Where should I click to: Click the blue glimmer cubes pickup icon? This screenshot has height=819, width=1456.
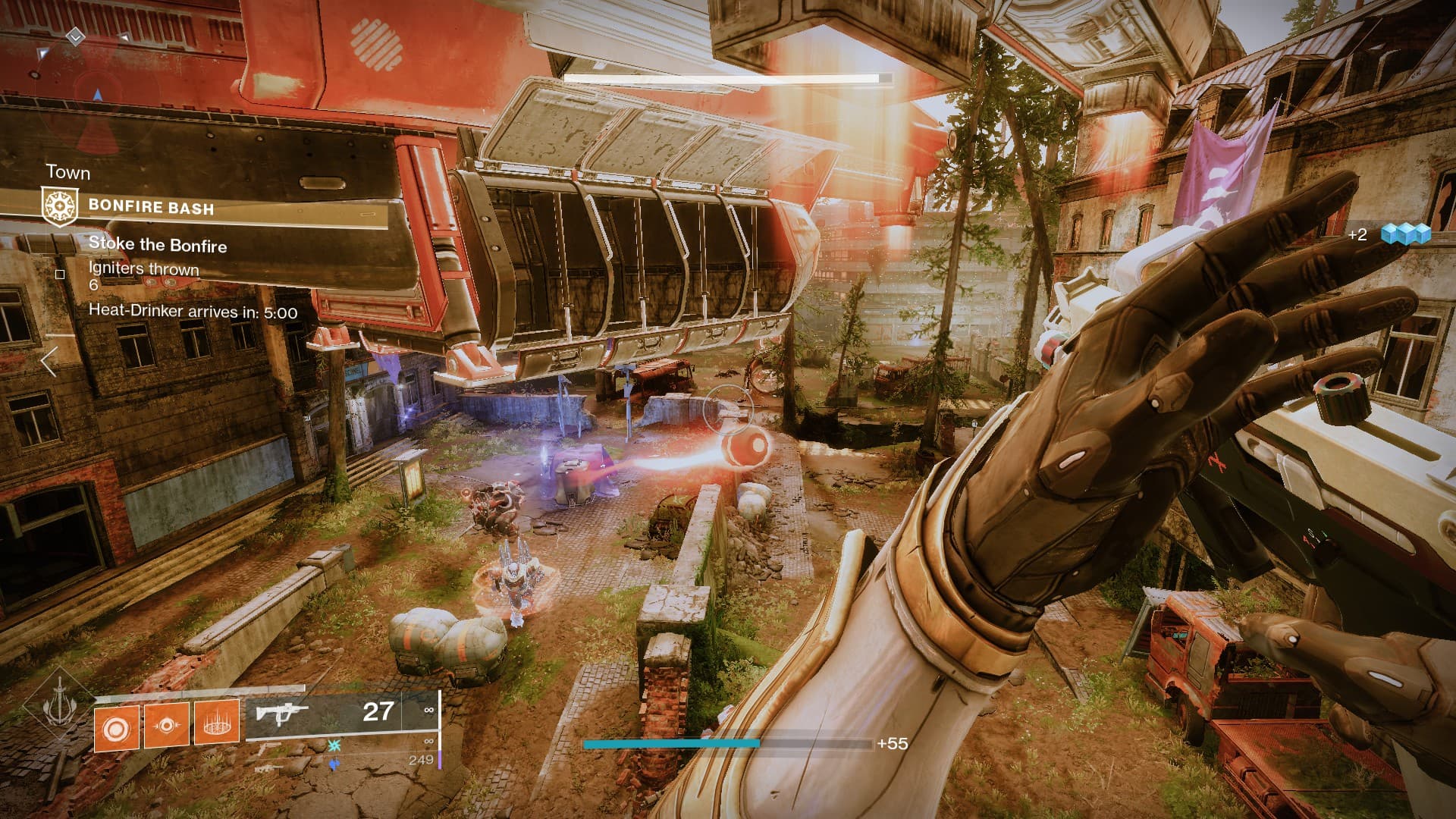[x=1405, y=234]
